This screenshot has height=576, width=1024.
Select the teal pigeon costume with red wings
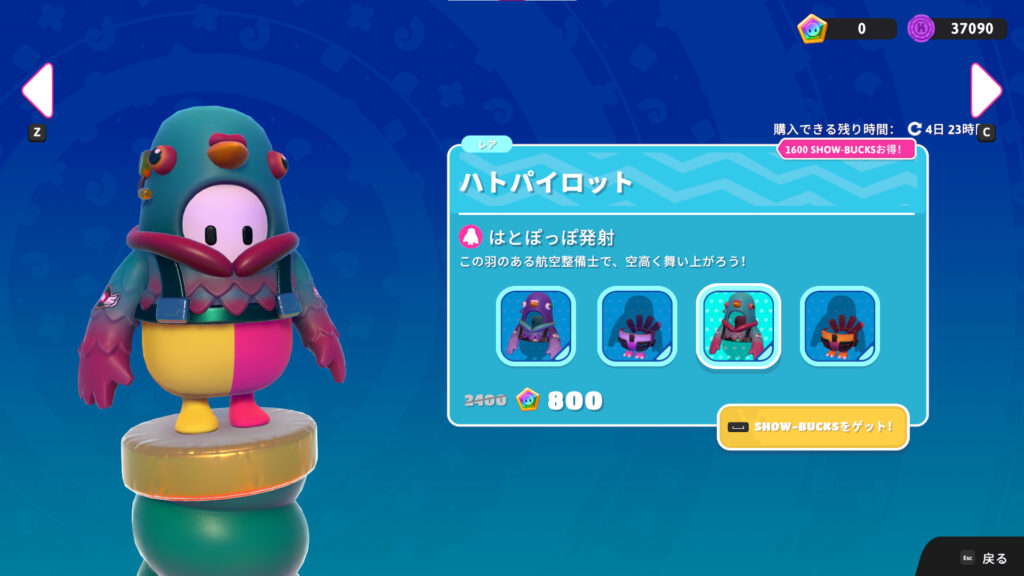pyautogui.click(x=738, y=326)
